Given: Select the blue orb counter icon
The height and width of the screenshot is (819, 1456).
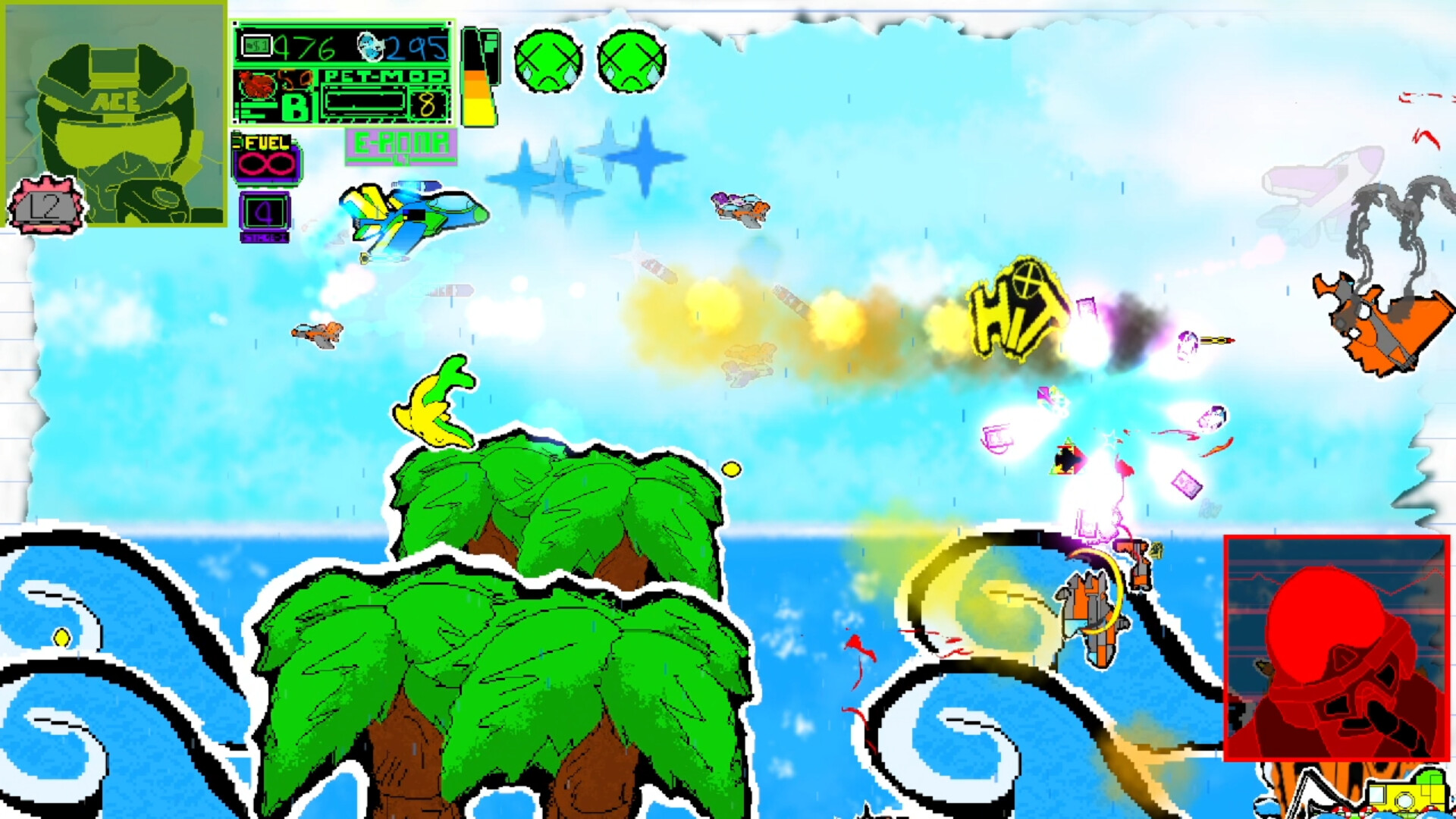Looking at the screenshot, I should 369,47.
